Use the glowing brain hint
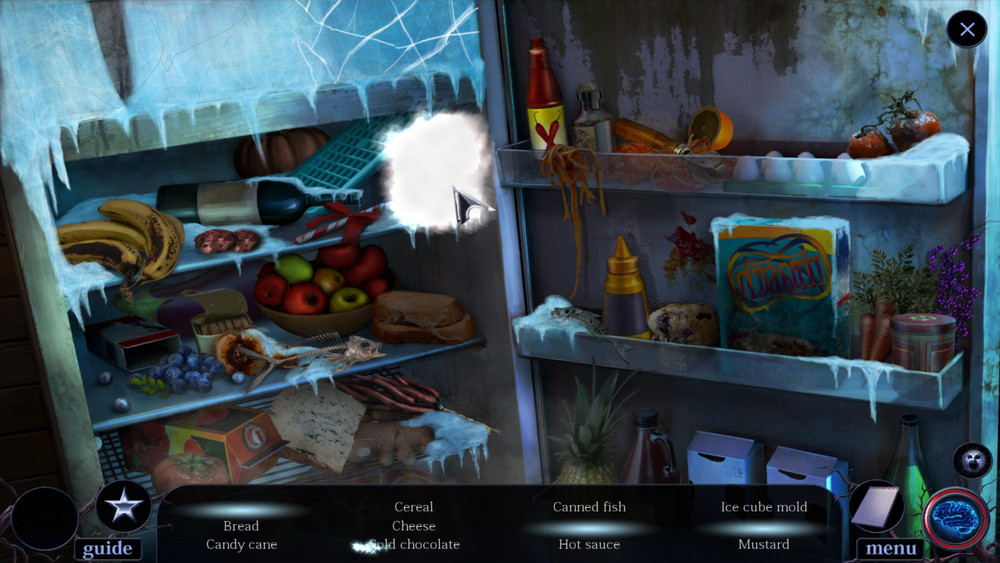 point(956,520)
